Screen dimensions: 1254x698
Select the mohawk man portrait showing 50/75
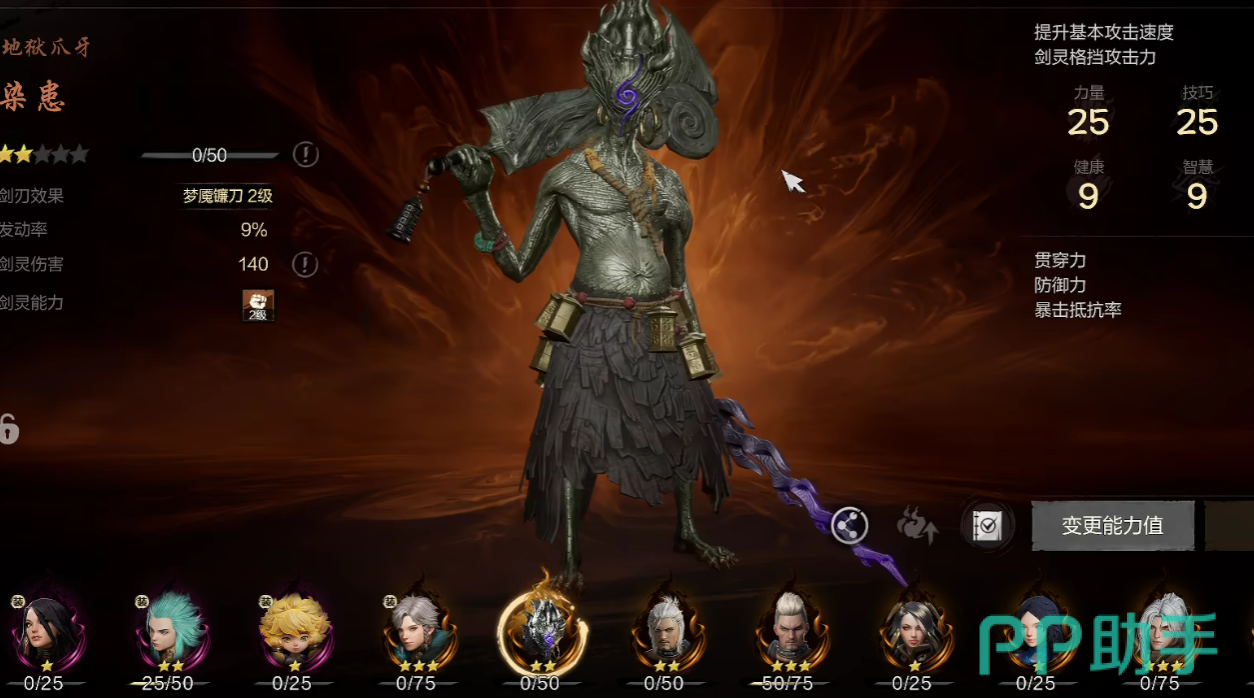click(788, 629)
